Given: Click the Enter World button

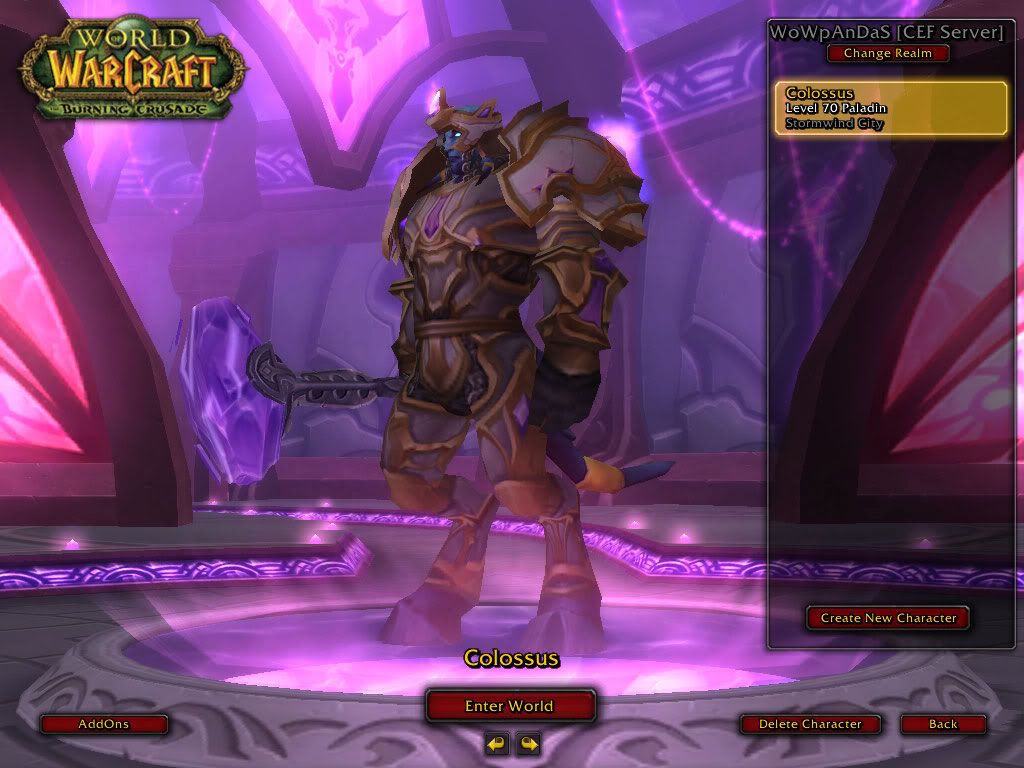Looking at the screenshot, I should pyautogui.click(x=510, y=706).
